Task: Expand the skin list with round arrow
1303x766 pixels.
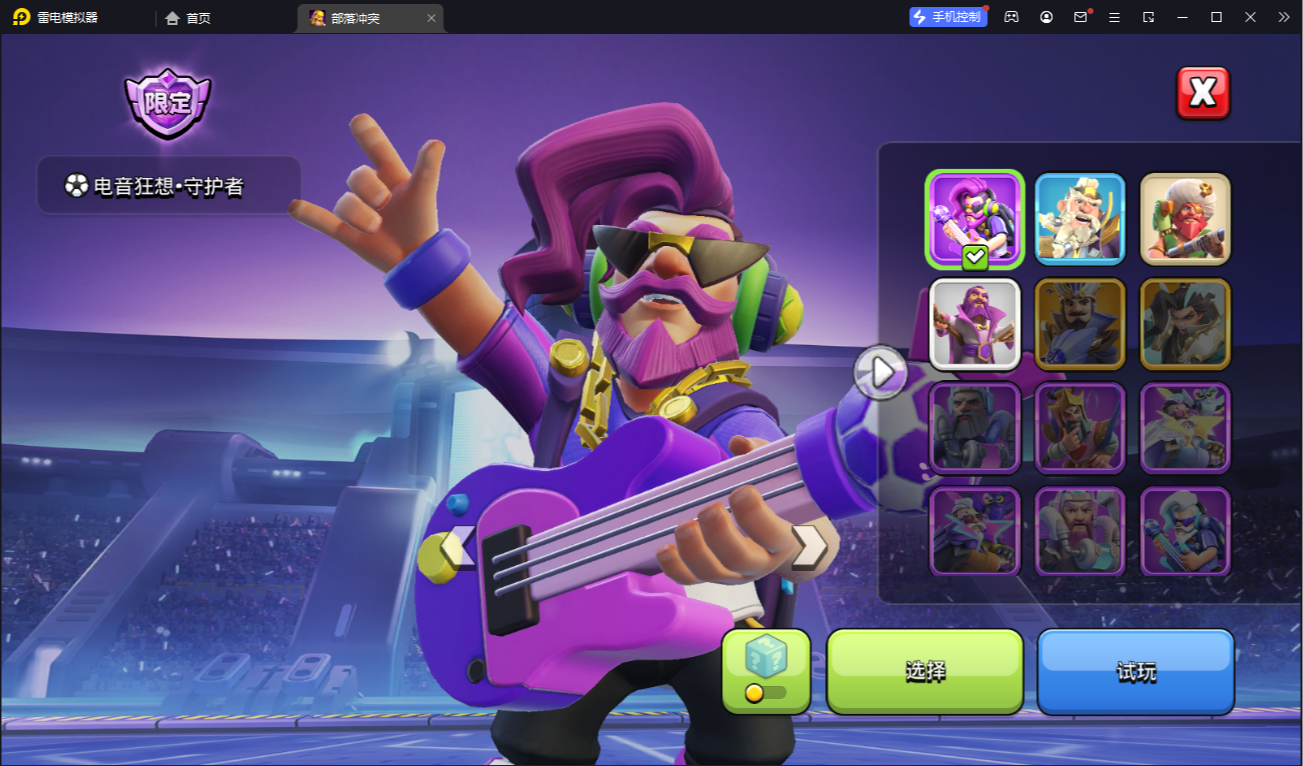Action: pyautogui.click(x=881, y=372)
